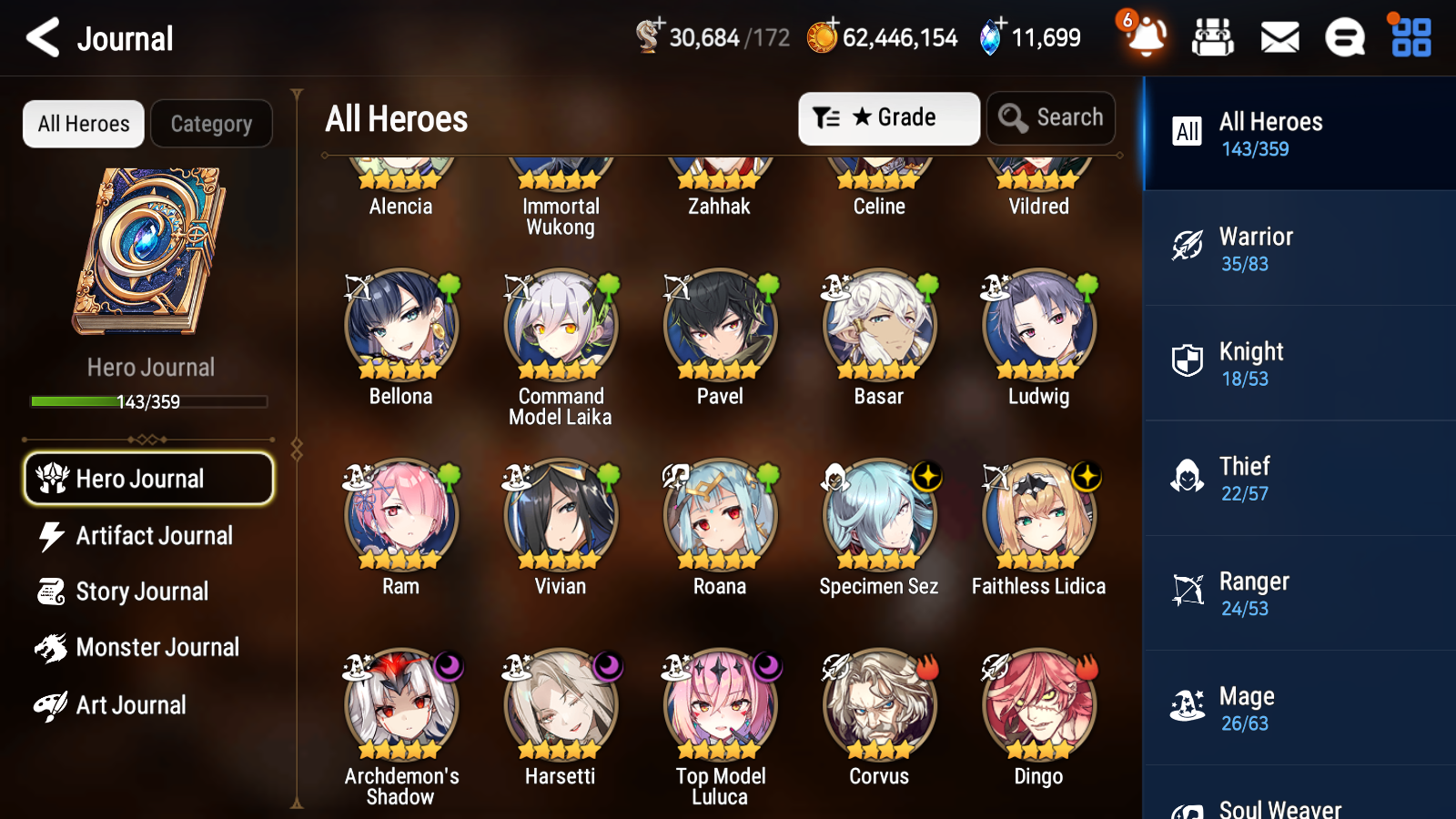The height and width of the screenshot is (819, 1456).
Task: Select the All Heroes filter tab
Action: (x=83, y=124)
